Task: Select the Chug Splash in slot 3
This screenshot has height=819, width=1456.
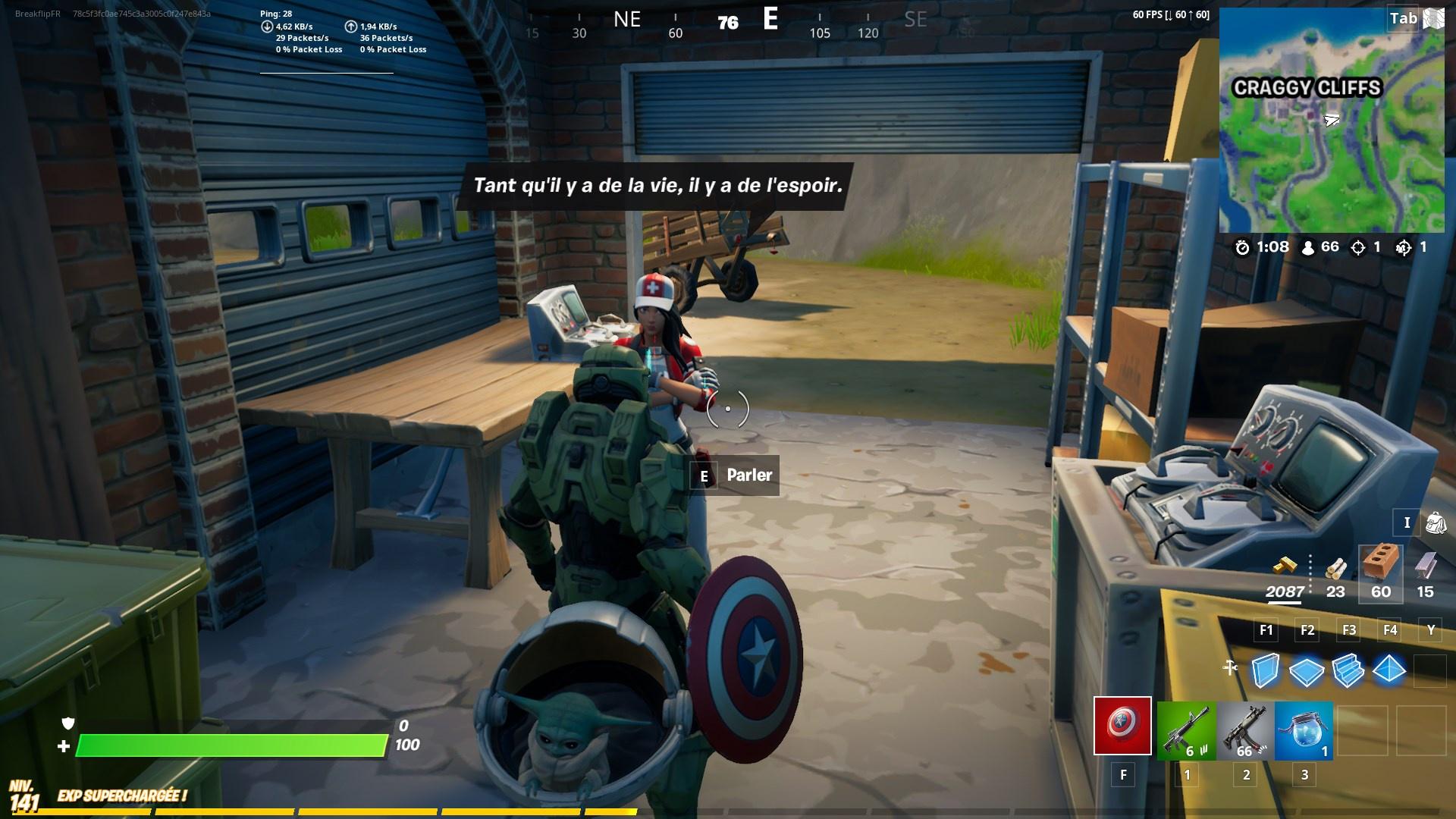Action: tap(1302, 730)
